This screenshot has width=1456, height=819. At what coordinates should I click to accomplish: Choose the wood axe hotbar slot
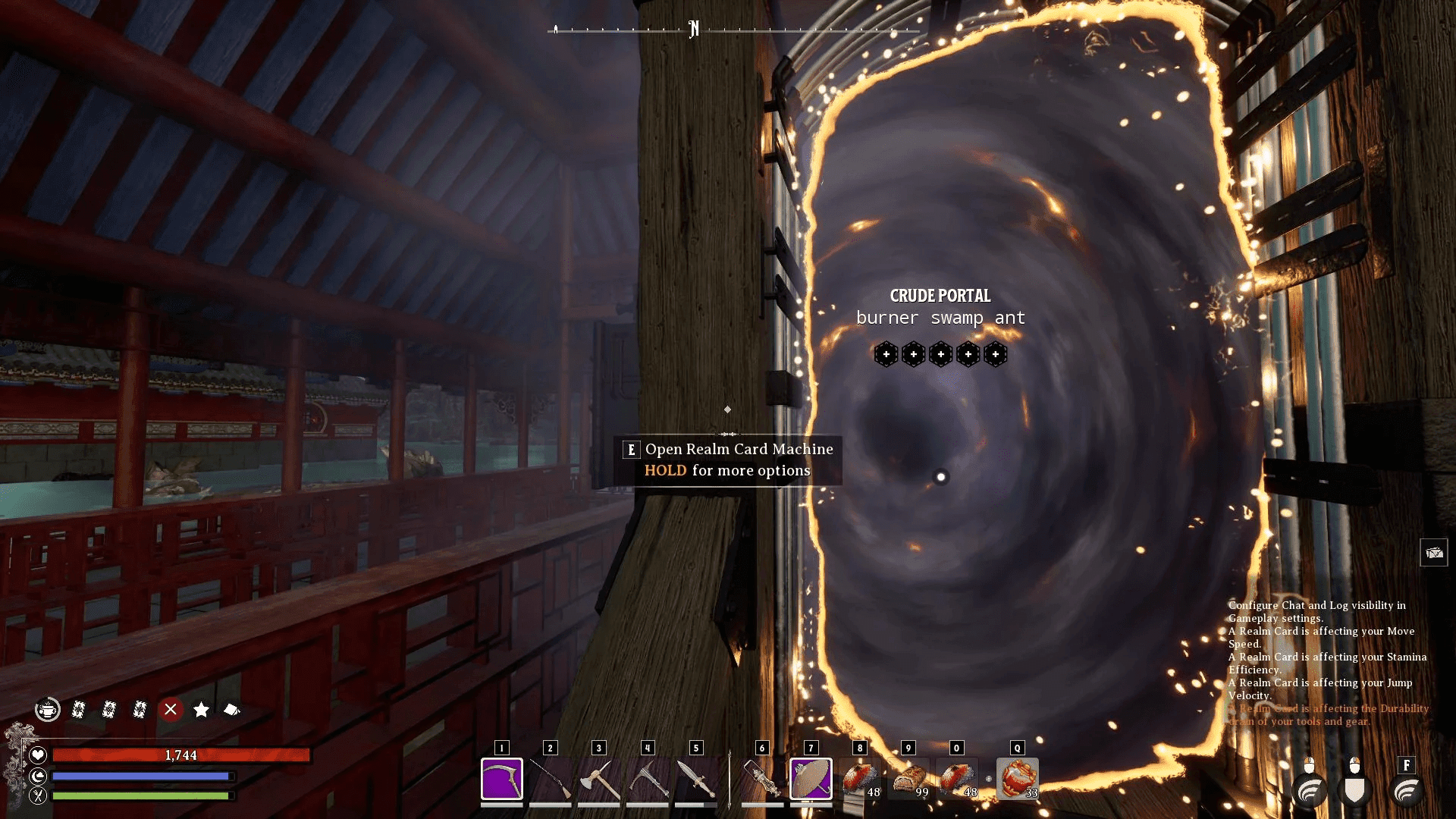tap(598, 779)
